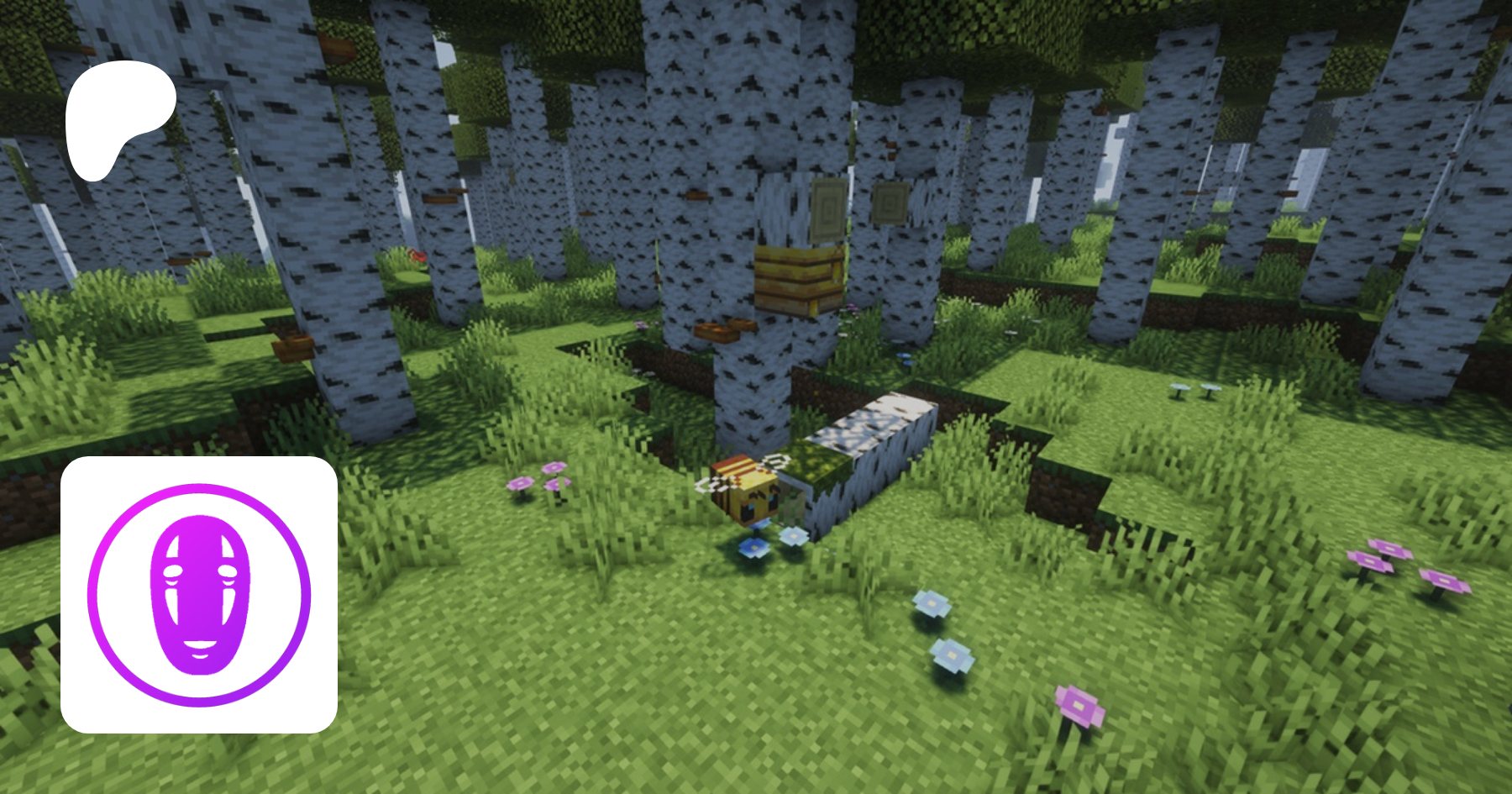The image size is (1512, 794).
Task: Open the purple masked-face creator avatar
Action: pyautogui.click(x=199, y=595)
